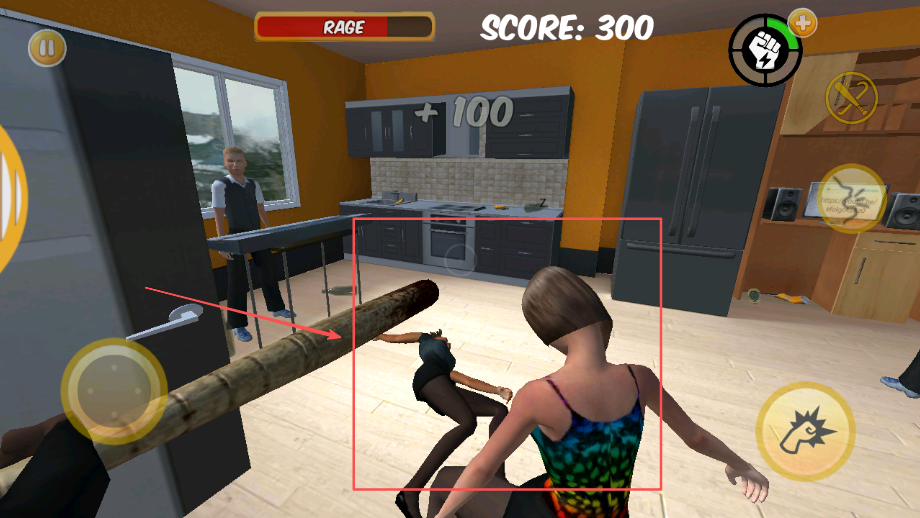Open the bat and crowbar weapon selector
Viewport: 920px width, 518px height.
coord(850,97)
